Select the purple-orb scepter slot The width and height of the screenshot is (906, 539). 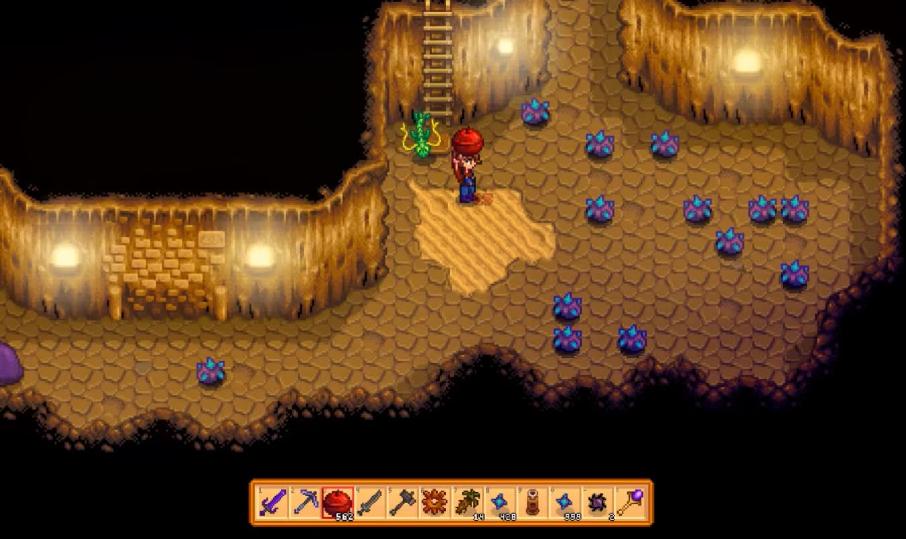(631, 502)
